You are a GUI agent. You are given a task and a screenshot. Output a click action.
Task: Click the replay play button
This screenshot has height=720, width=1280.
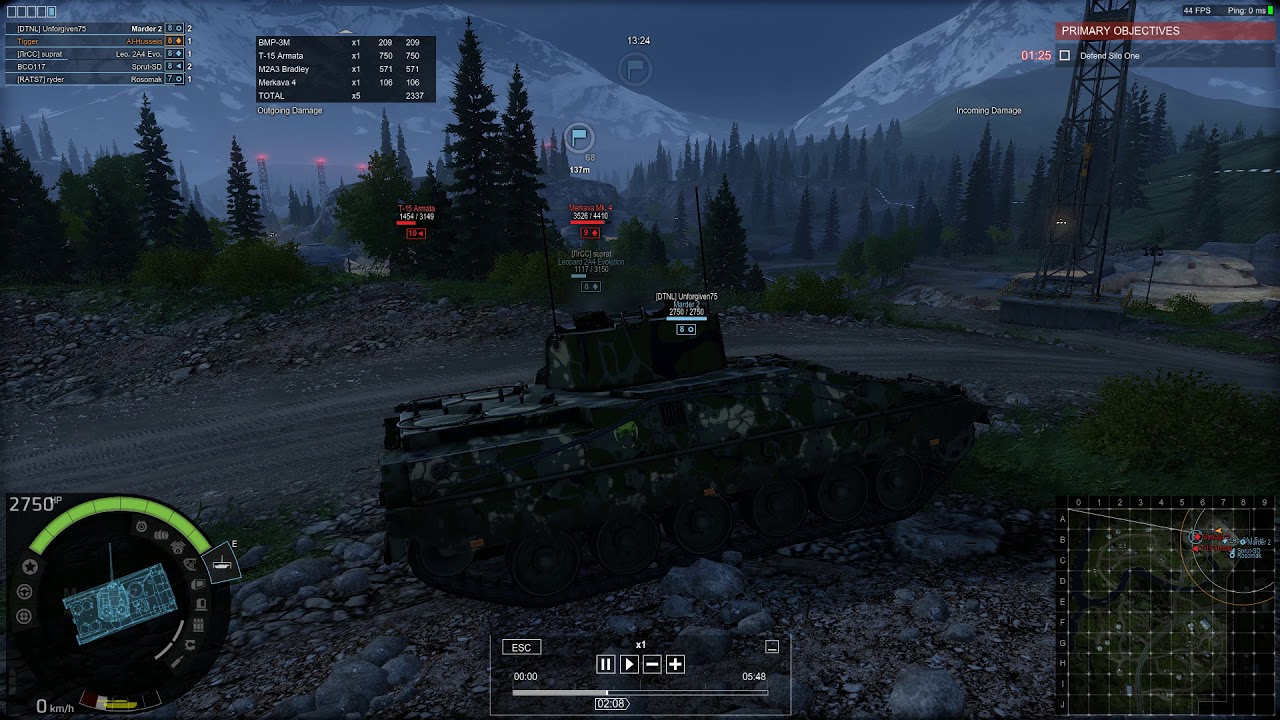click(x=629, y=664)
